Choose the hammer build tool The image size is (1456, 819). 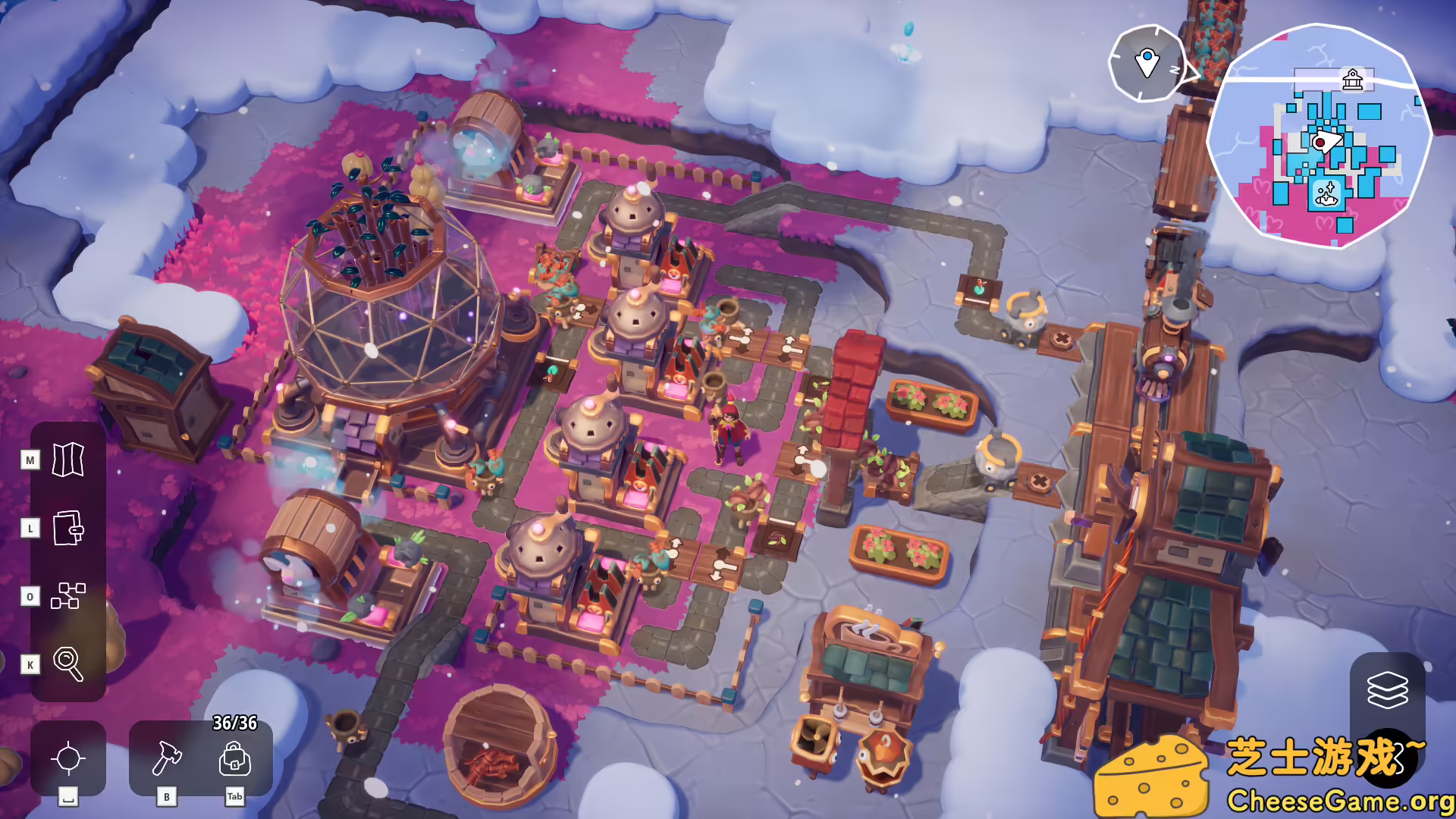pyautogui.click(x=167, y=758)
